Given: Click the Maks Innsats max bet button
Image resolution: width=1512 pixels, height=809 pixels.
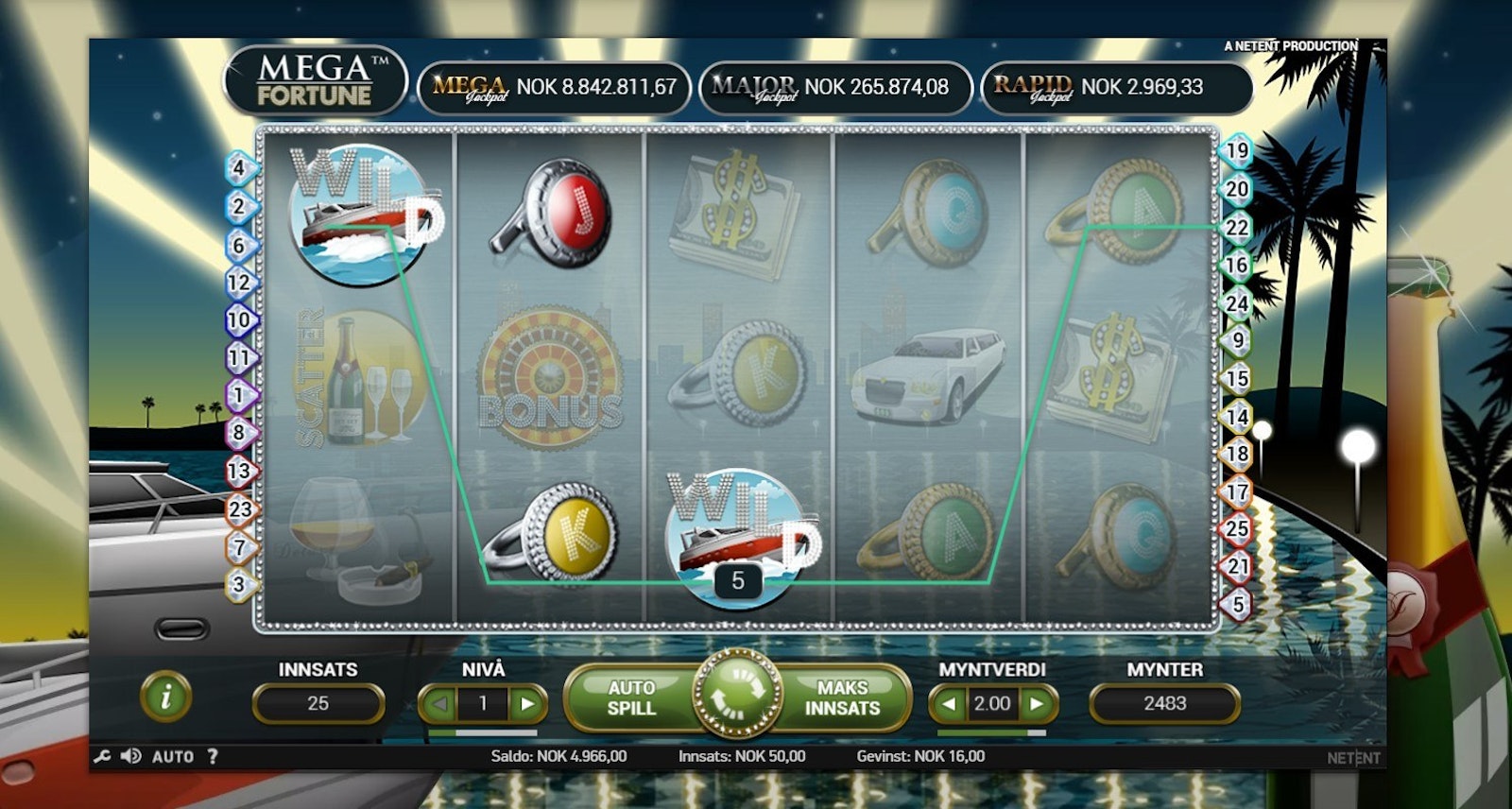Looking at the screenshot, I should 842,698.
